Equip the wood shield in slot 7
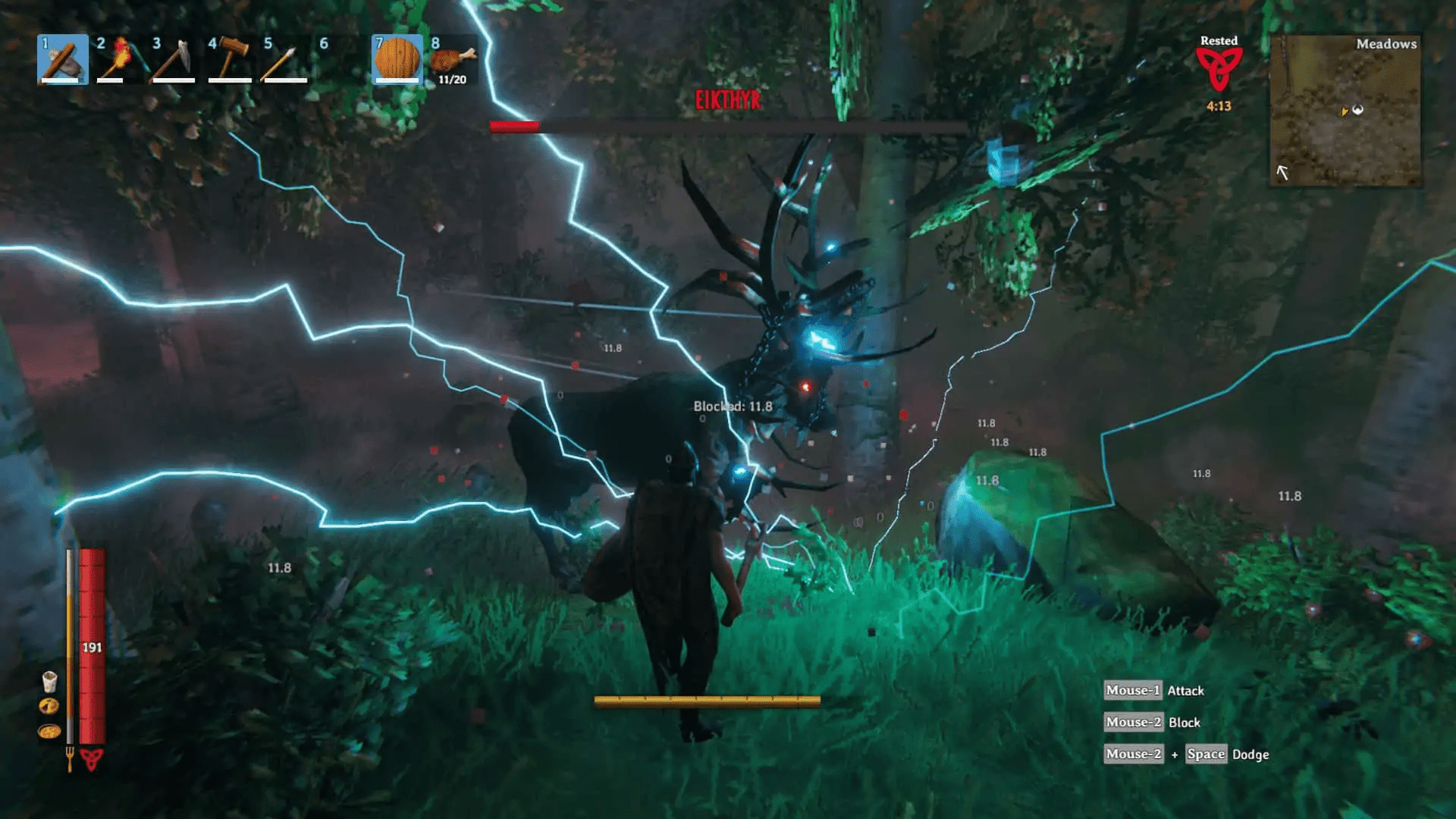1456x819 pixels. [397, 59]
